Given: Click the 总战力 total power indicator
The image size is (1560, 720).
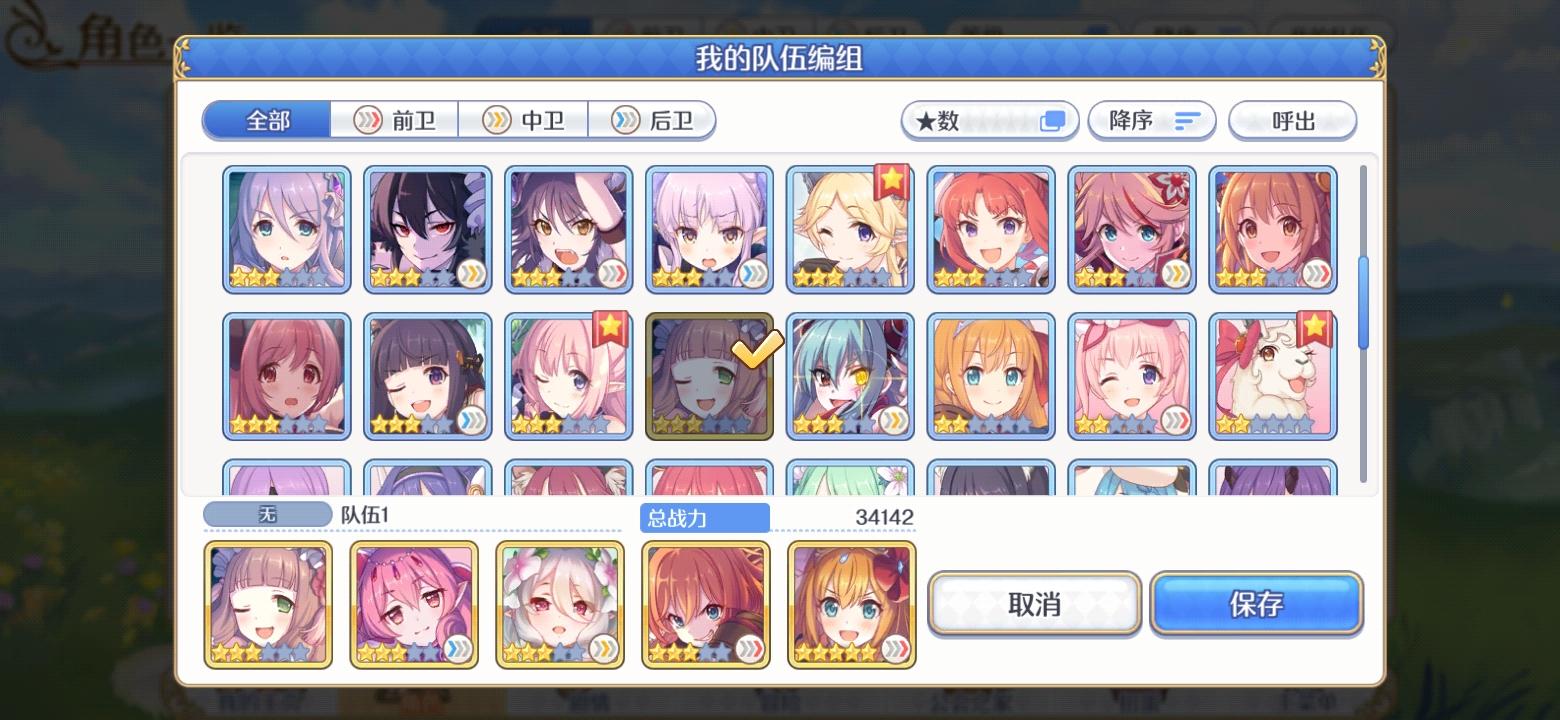Looking at the screenshot, I should 704,517.
